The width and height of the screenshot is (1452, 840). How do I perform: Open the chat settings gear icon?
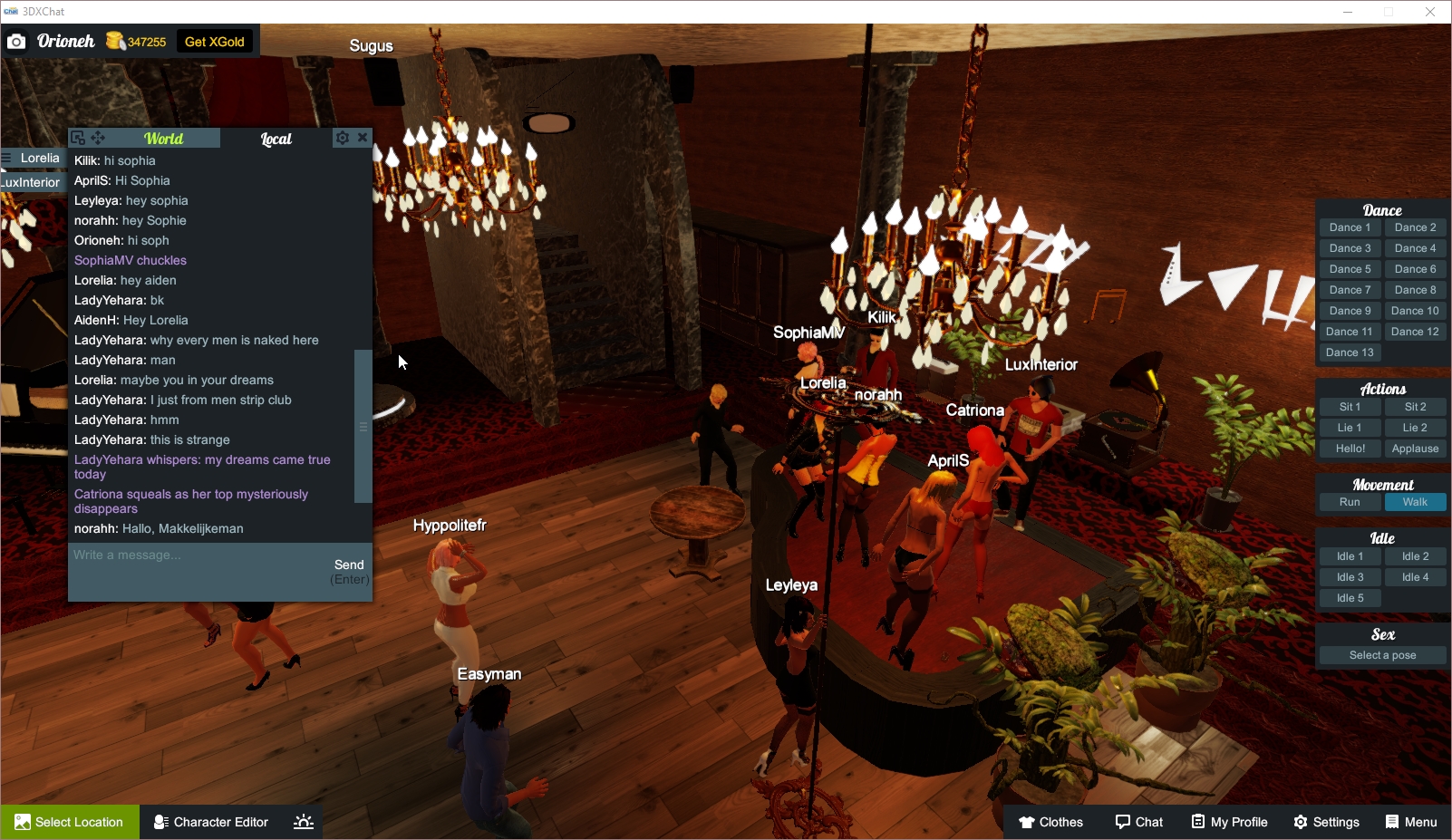tap(343, 137)
